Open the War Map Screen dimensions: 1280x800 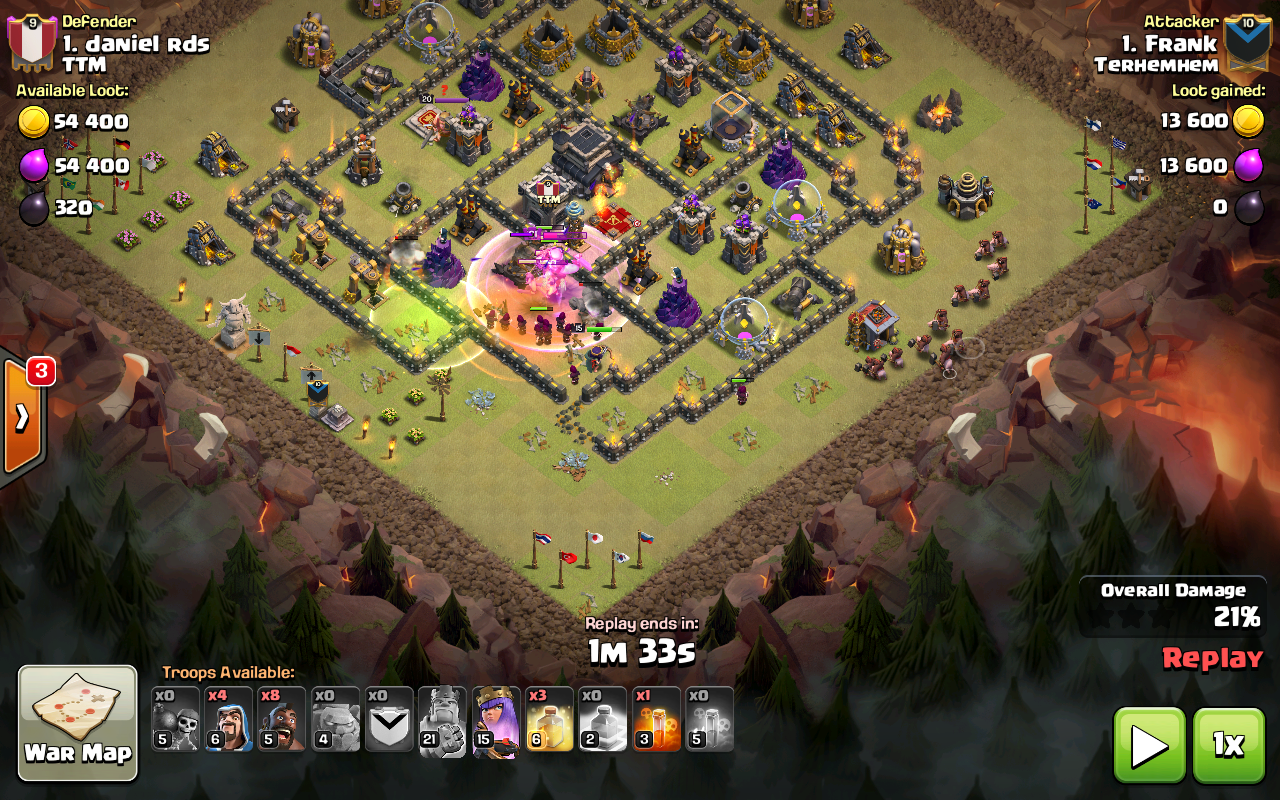click(x=78, y=722)
